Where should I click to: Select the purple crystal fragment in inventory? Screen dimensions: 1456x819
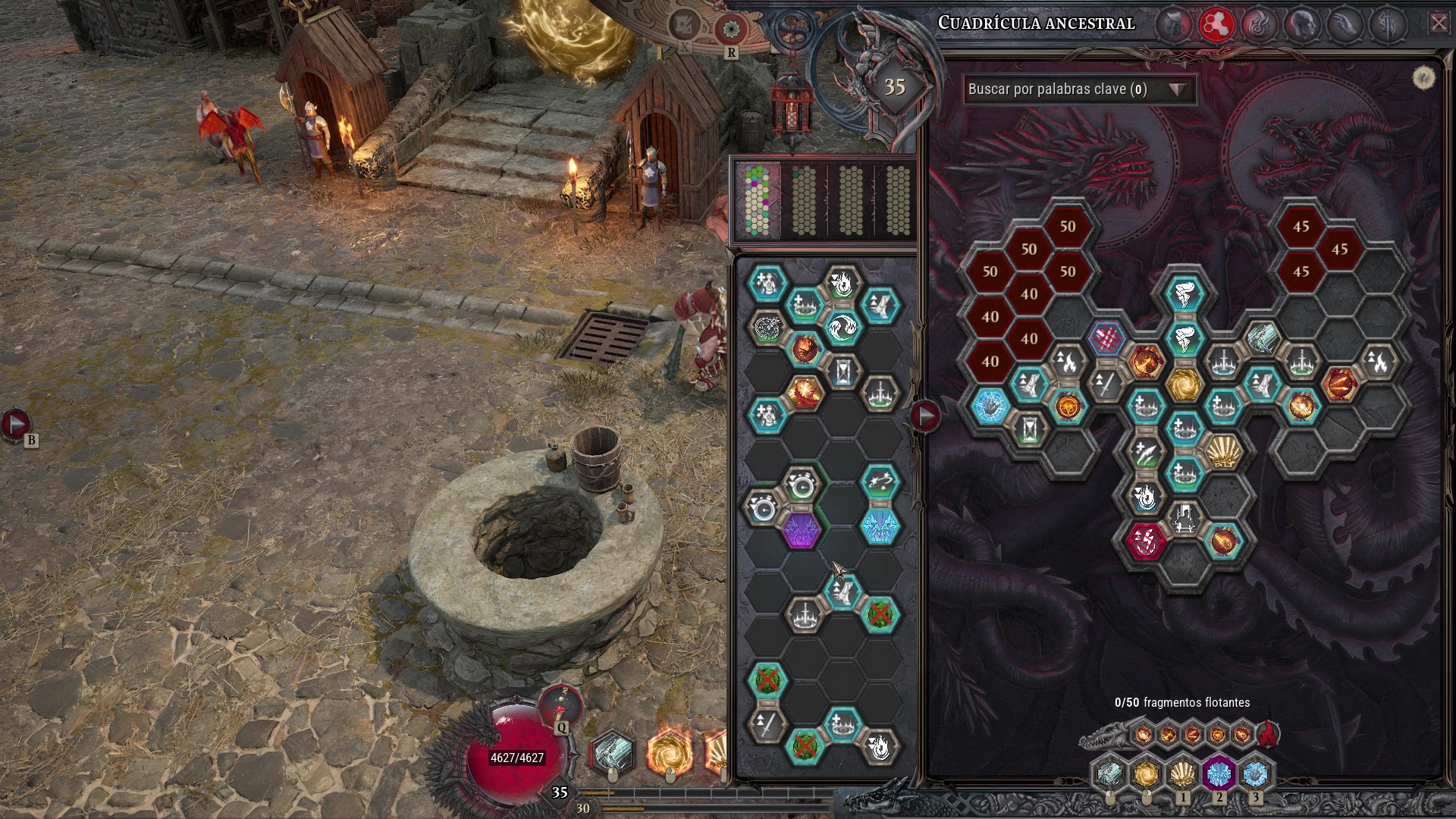point(802,529)
